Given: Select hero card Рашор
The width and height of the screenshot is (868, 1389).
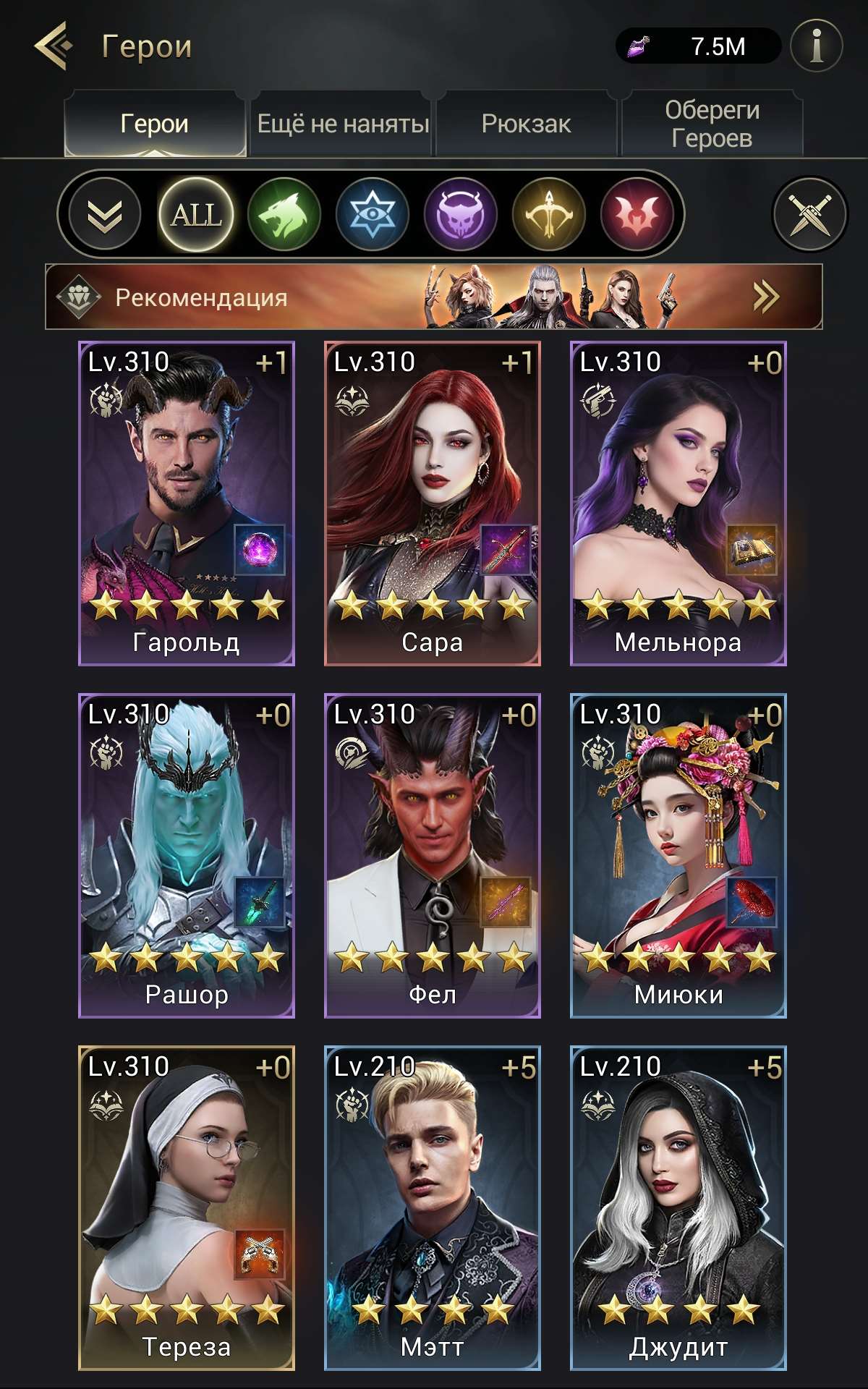Looking at the screenshot, I should pos(187,856).
